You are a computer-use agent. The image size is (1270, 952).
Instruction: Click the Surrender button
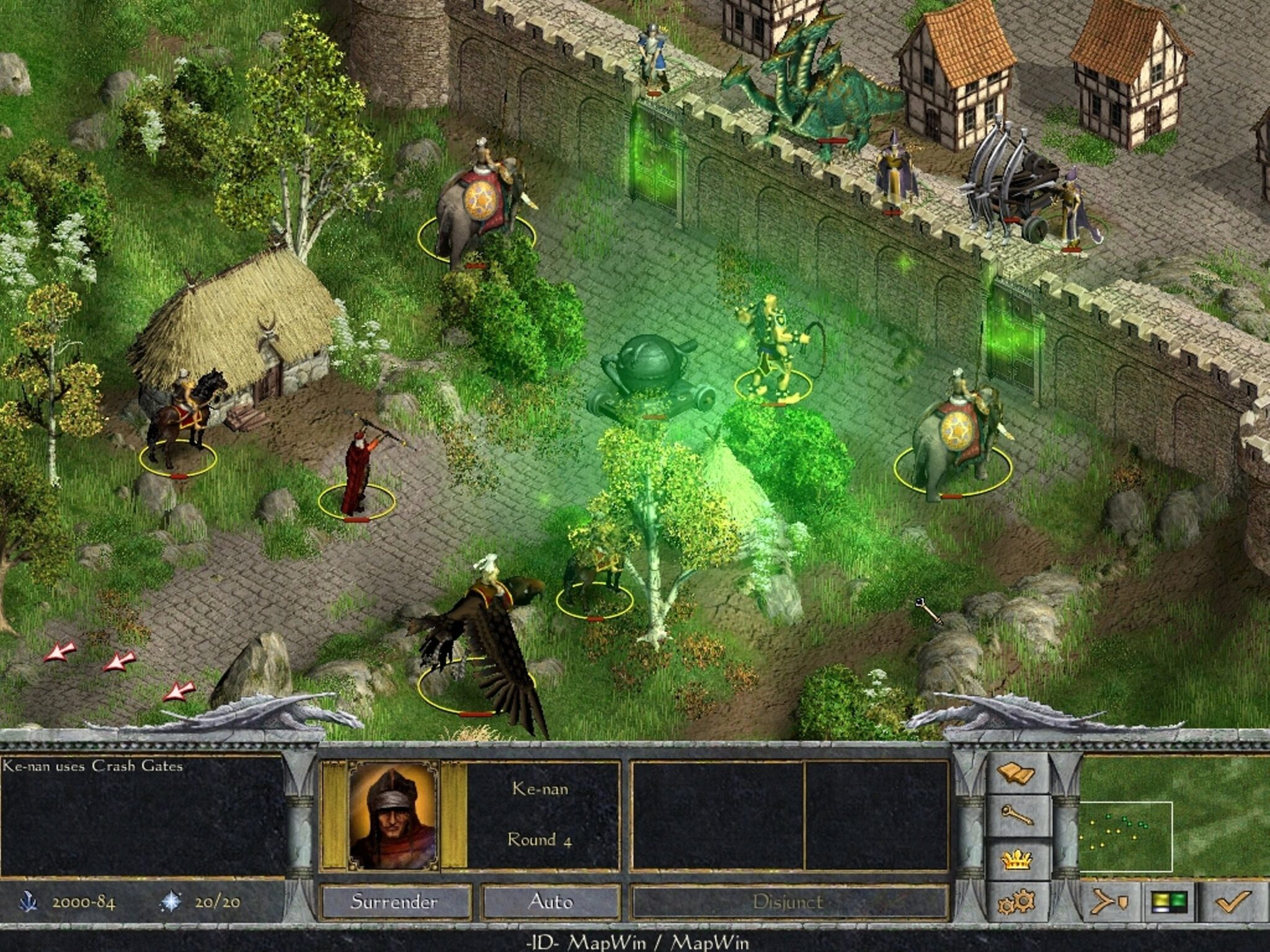click(x=394, y=901)
